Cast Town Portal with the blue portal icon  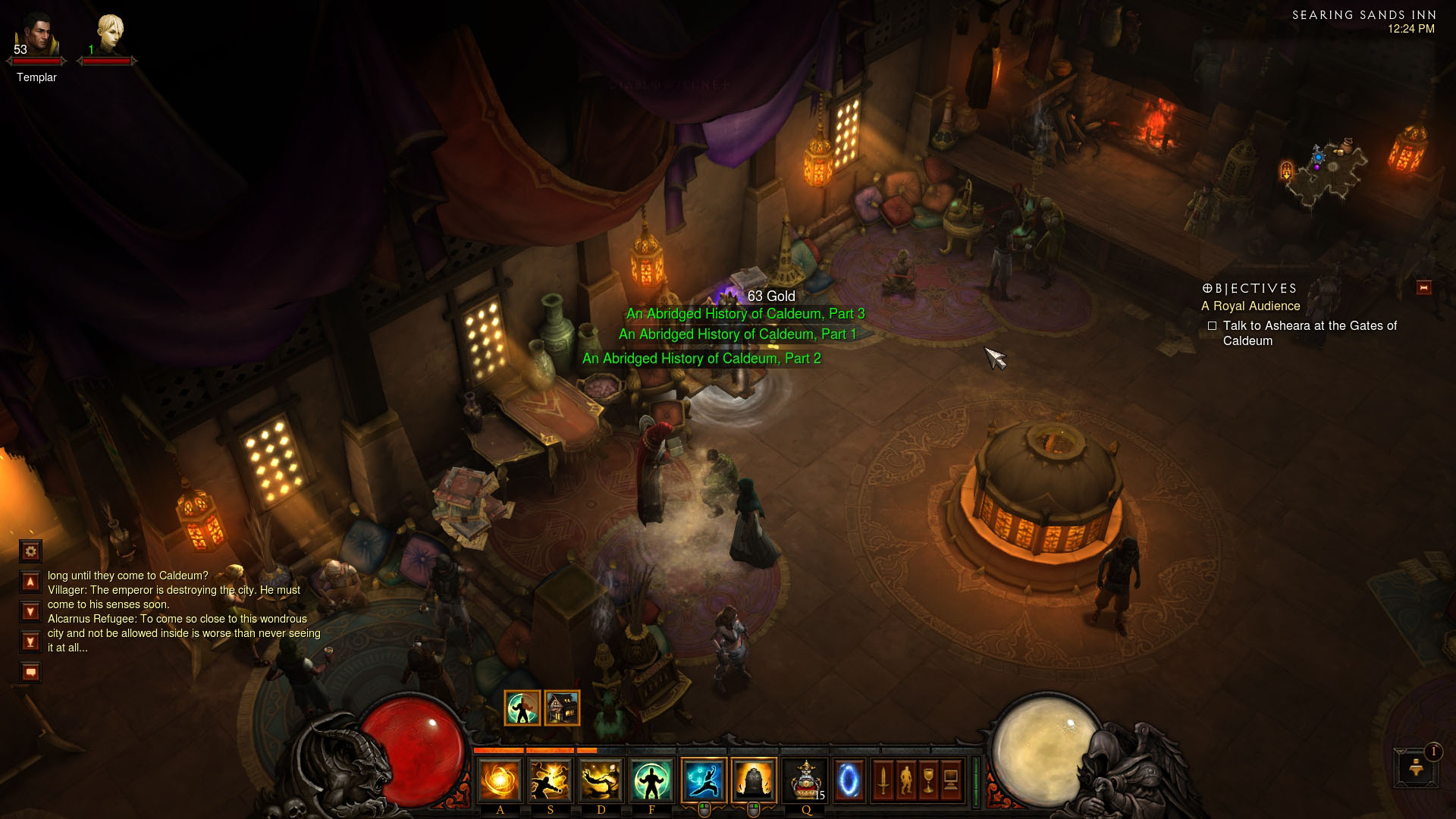[x=848, y=780]
